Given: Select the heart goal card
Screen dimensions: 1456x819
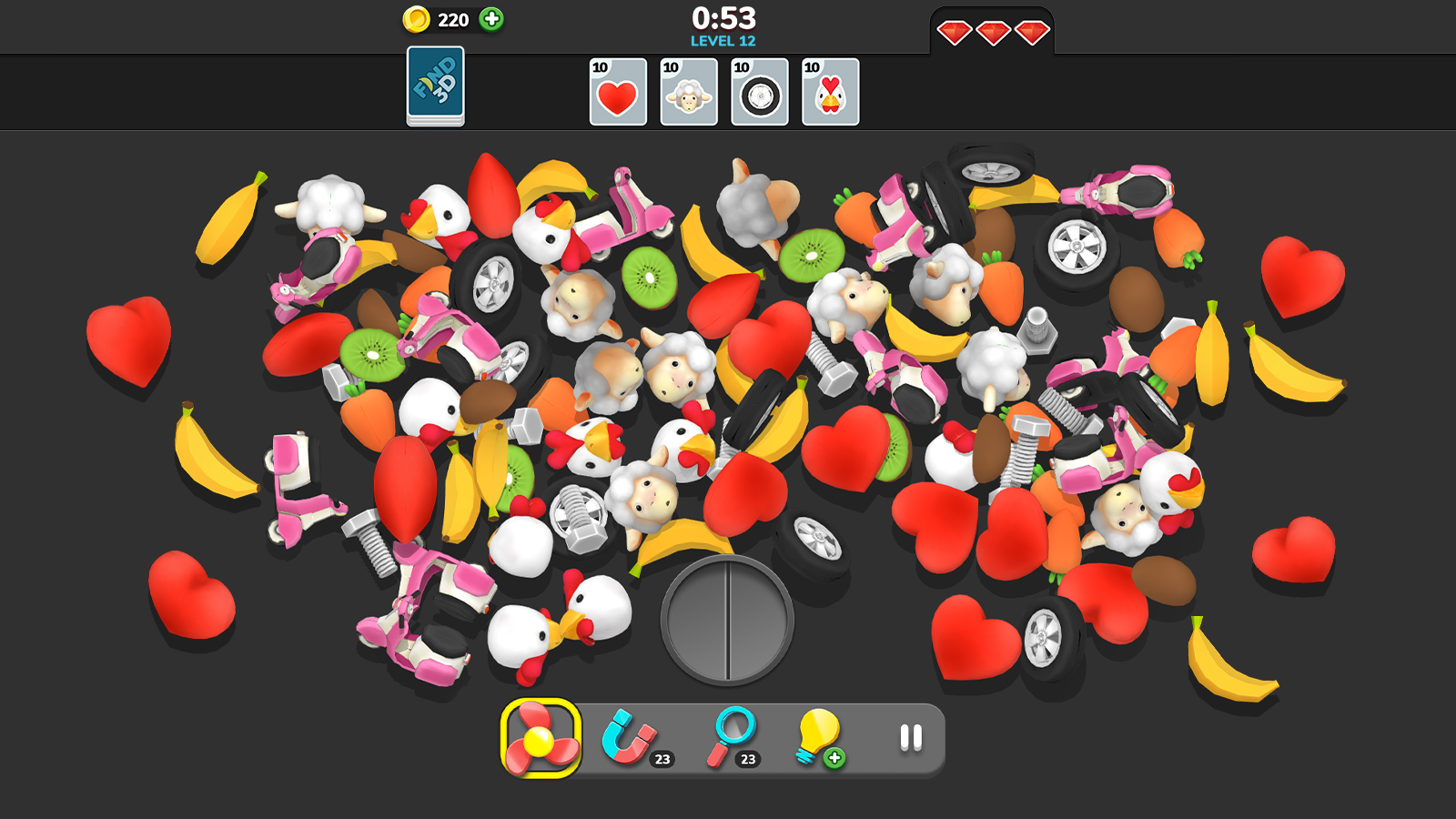Looking at the screenshot, I should pyautogui.click(x=617, y=91).
